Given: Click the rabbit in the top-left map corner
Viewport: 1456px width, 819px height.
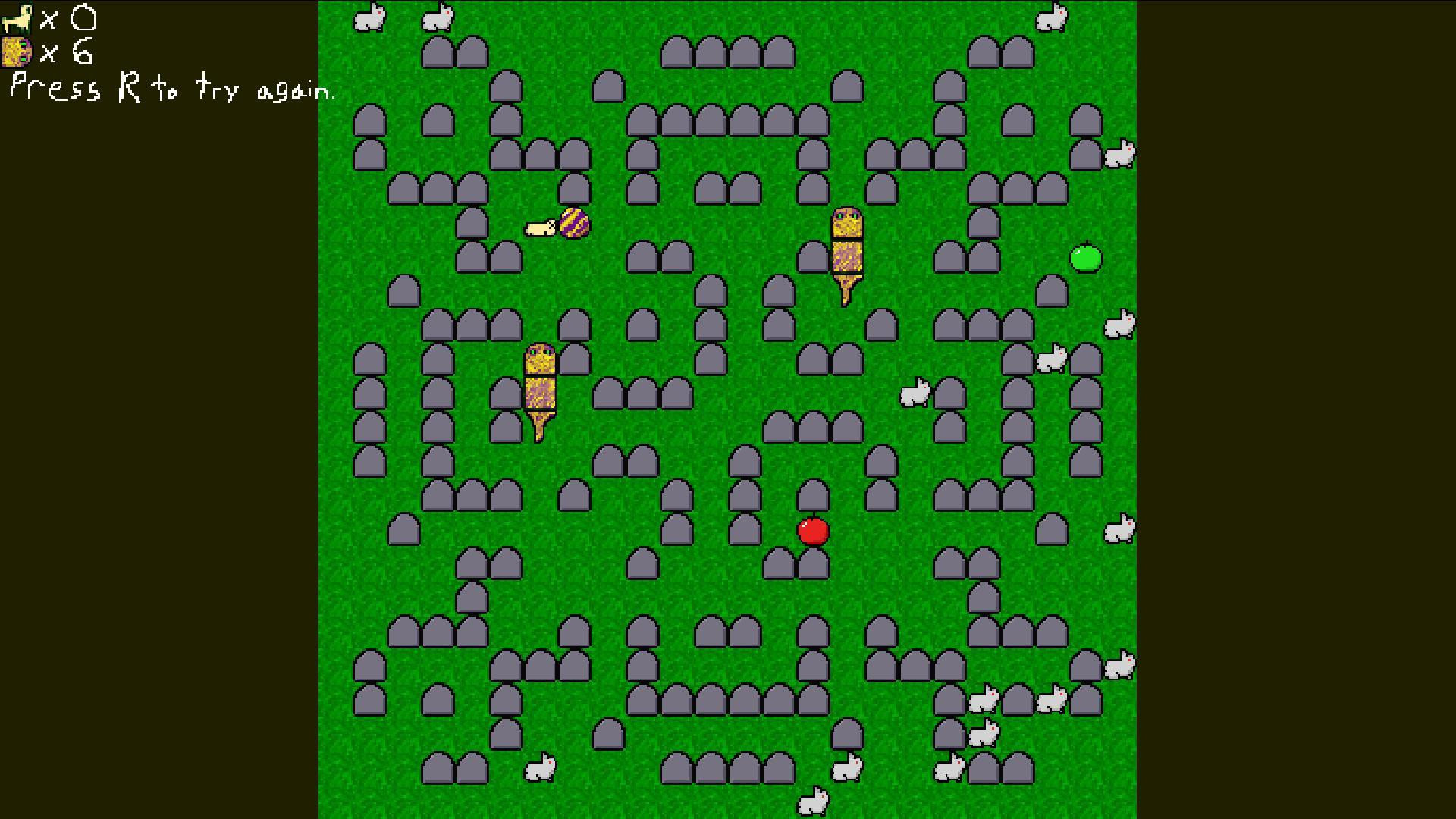Looking at the screenshot, I should 368,17.
